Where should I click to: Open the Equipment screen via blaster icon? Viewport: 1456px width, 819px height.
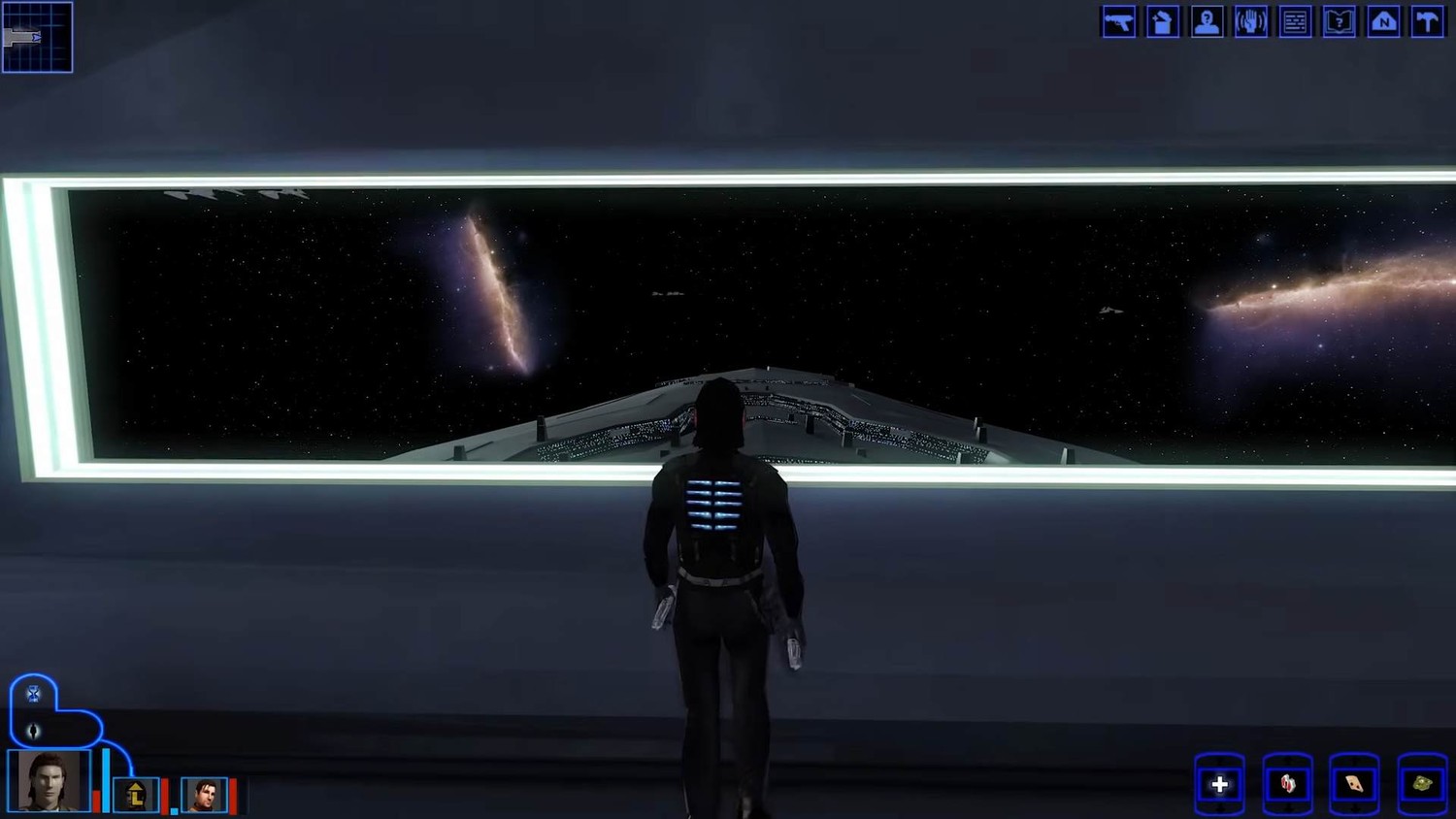click(x=1118, y=21)
